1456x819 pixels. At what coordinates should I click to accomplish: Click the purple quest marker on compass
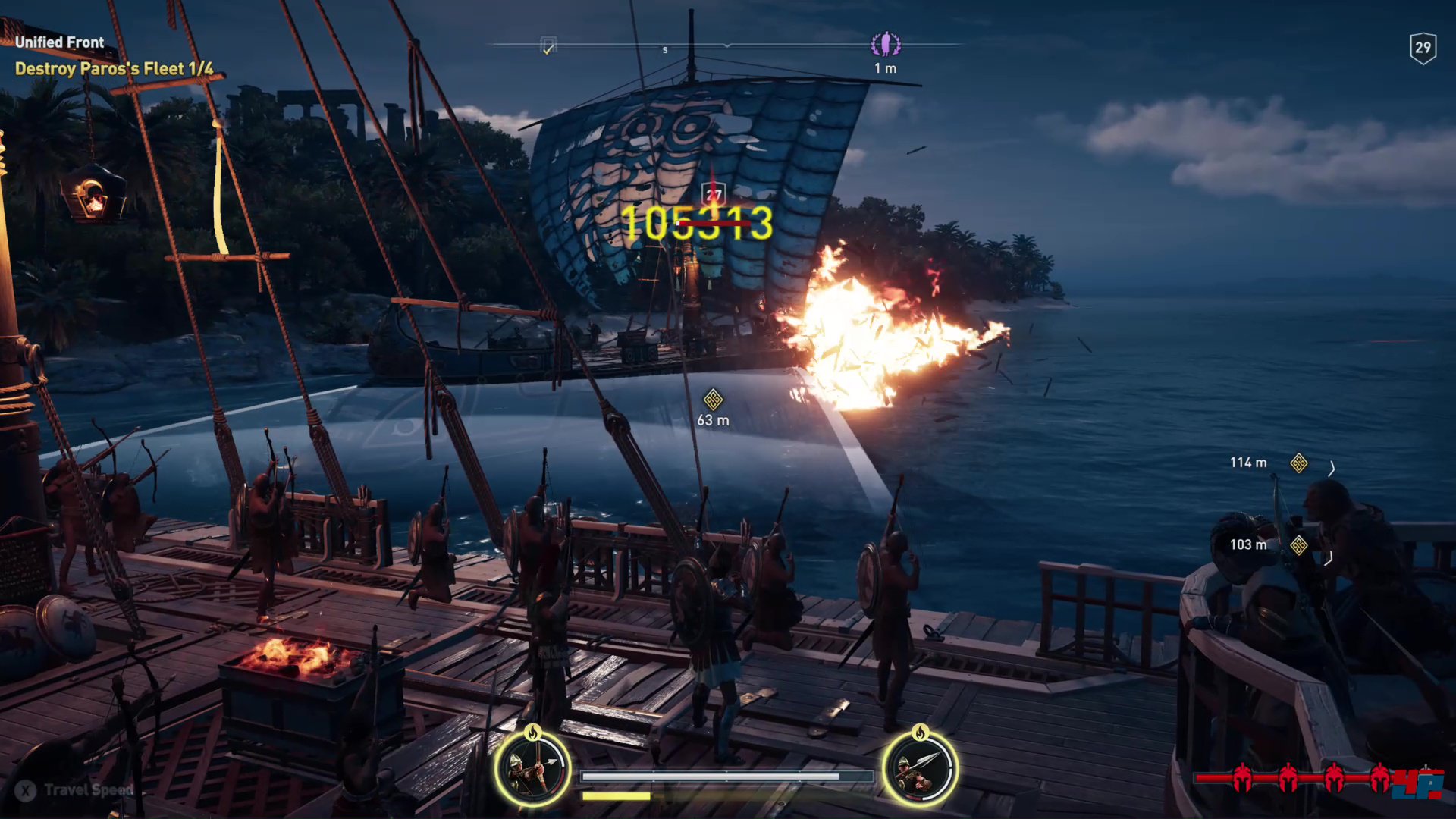tap(885, 45)
